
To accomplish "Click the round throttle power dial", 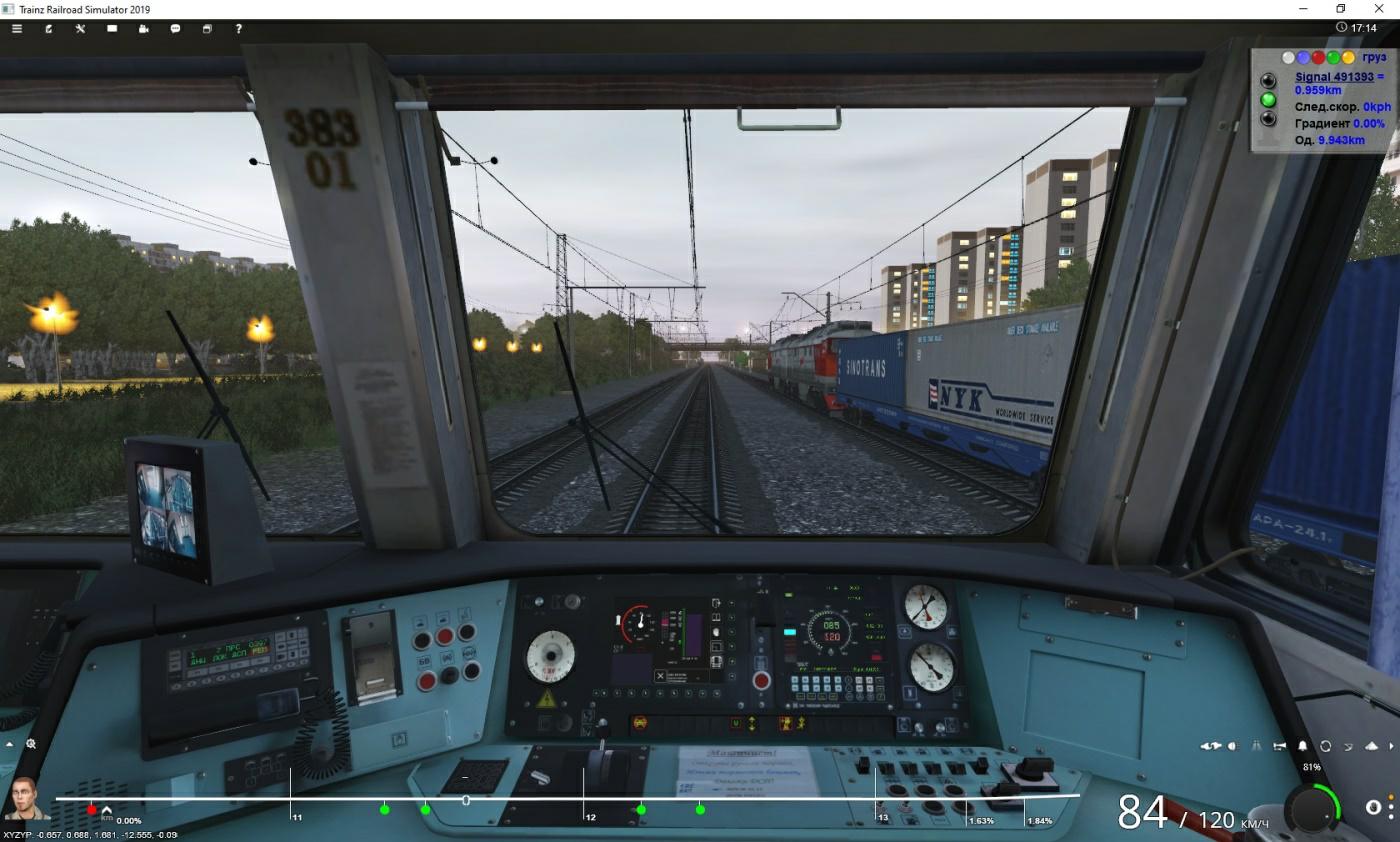I will point(1312,808).
